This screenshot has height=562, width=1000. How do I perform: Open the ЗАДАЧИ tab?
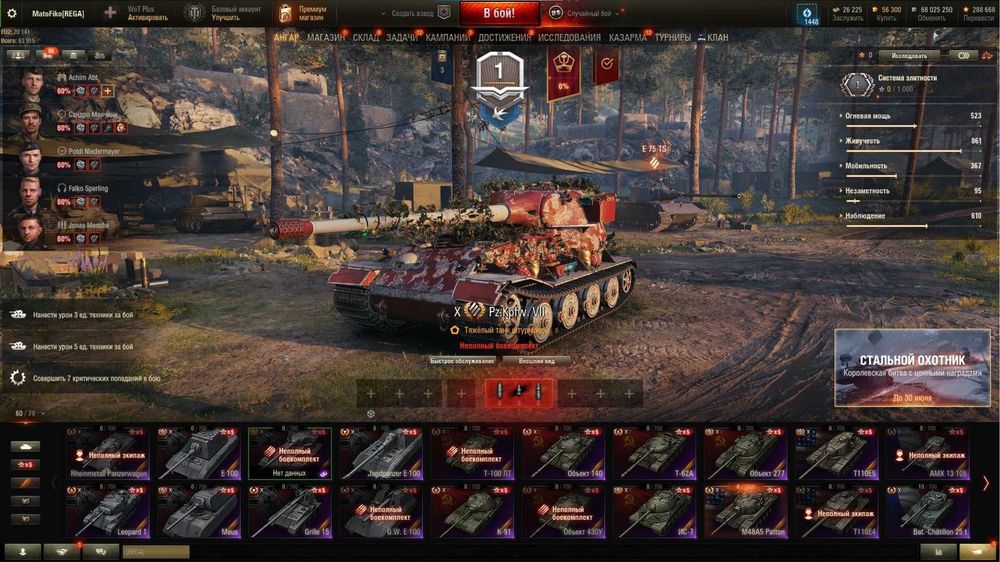402,38
